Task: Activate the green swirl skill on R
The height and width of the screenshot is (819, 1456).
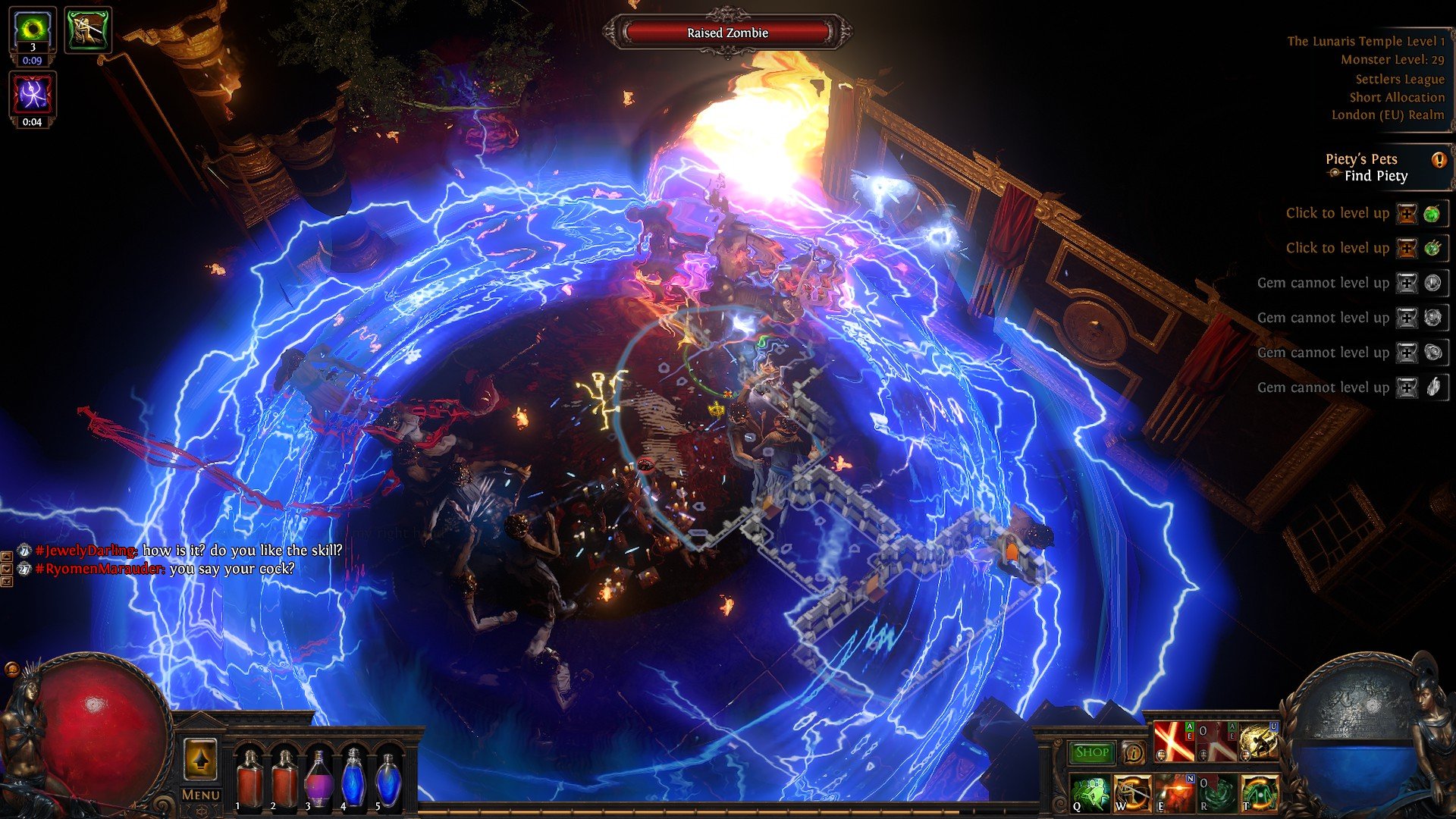Action: tap(1217, 792)
